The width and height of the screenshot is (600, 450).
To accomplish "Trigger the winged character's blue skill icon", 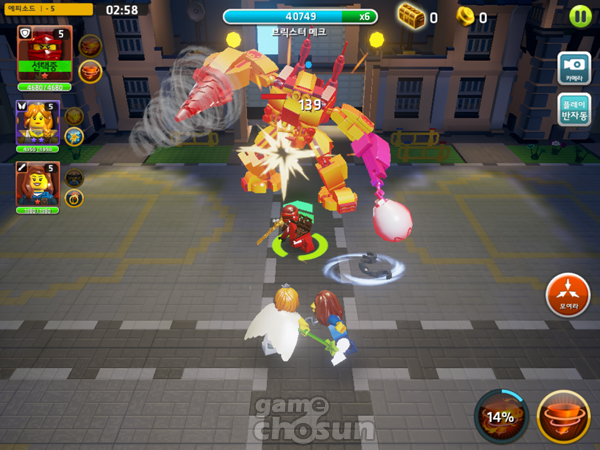I will [x=74, y=136].
